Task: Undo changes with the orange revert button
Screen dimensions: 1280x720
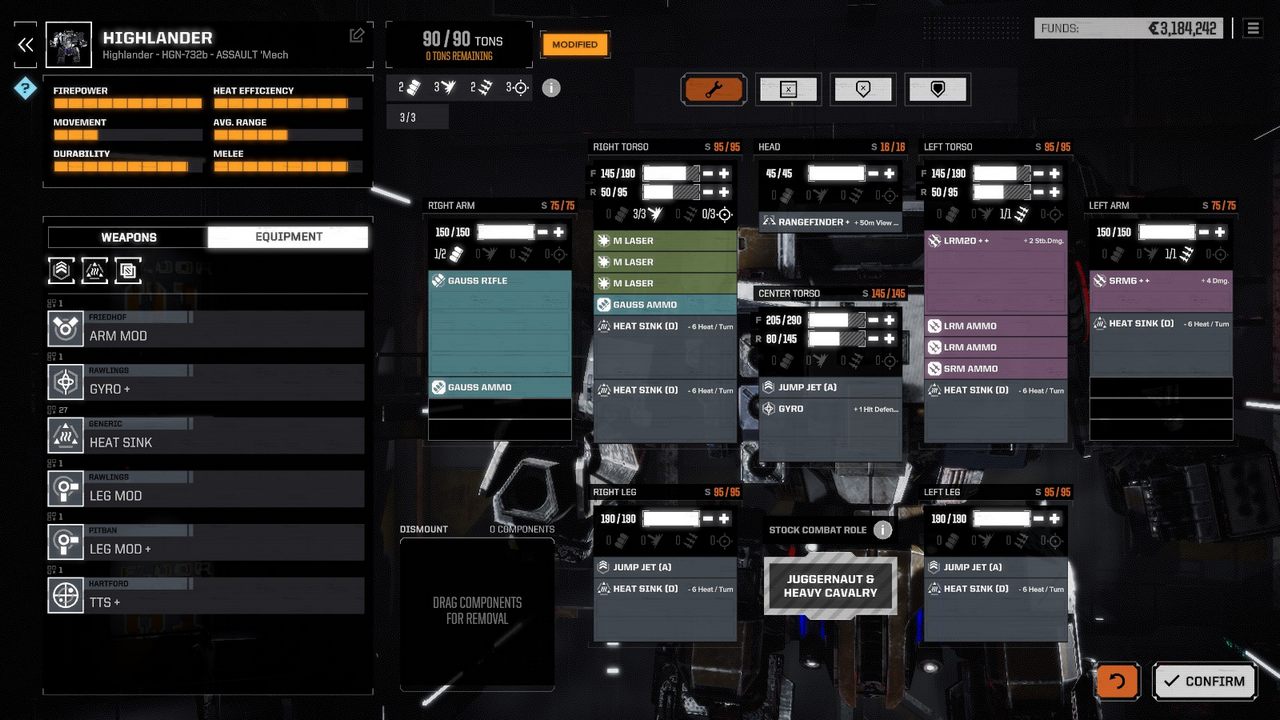Action: click(x=1117, y=681)
